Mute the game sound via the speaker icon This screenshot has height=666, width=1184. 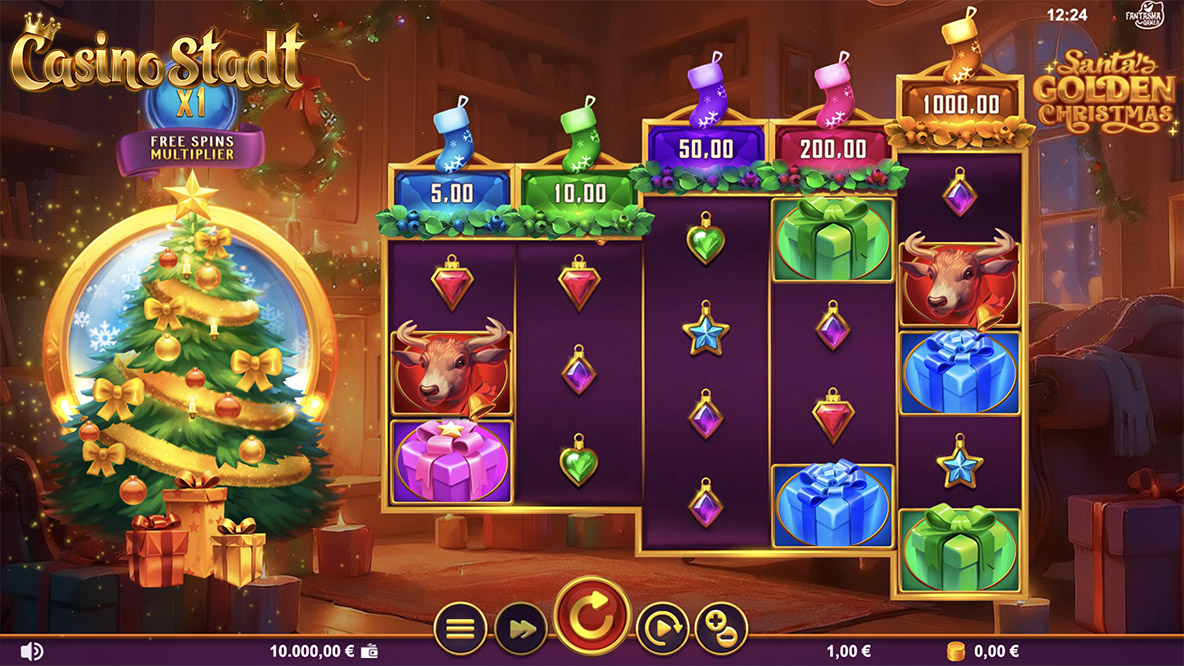32,651
